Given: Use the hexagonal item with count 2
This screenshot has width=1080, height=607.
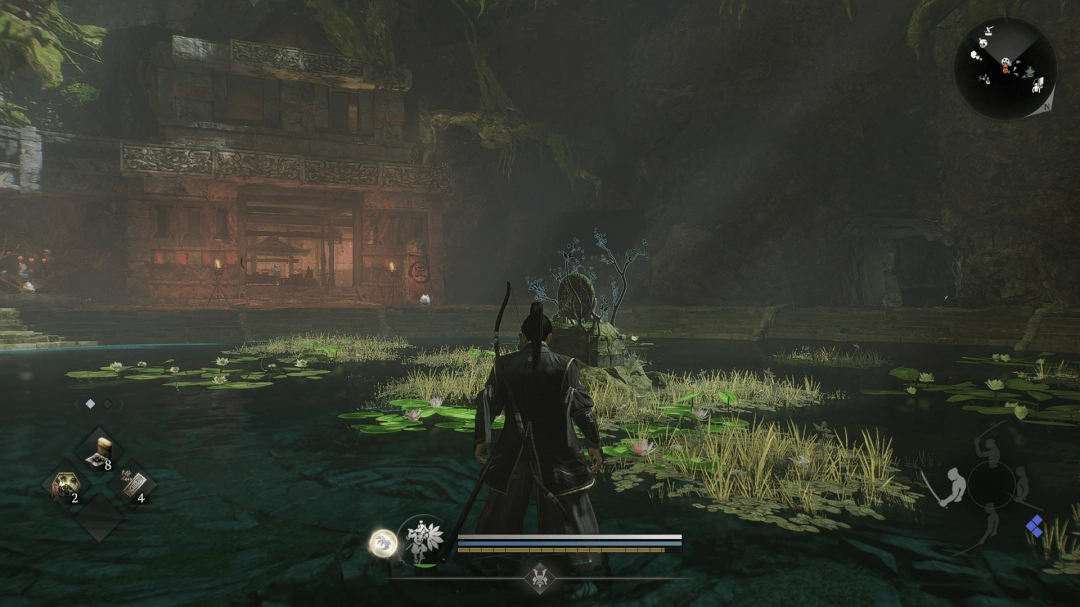Looking at the screenshot, I should tap(65, 488).
